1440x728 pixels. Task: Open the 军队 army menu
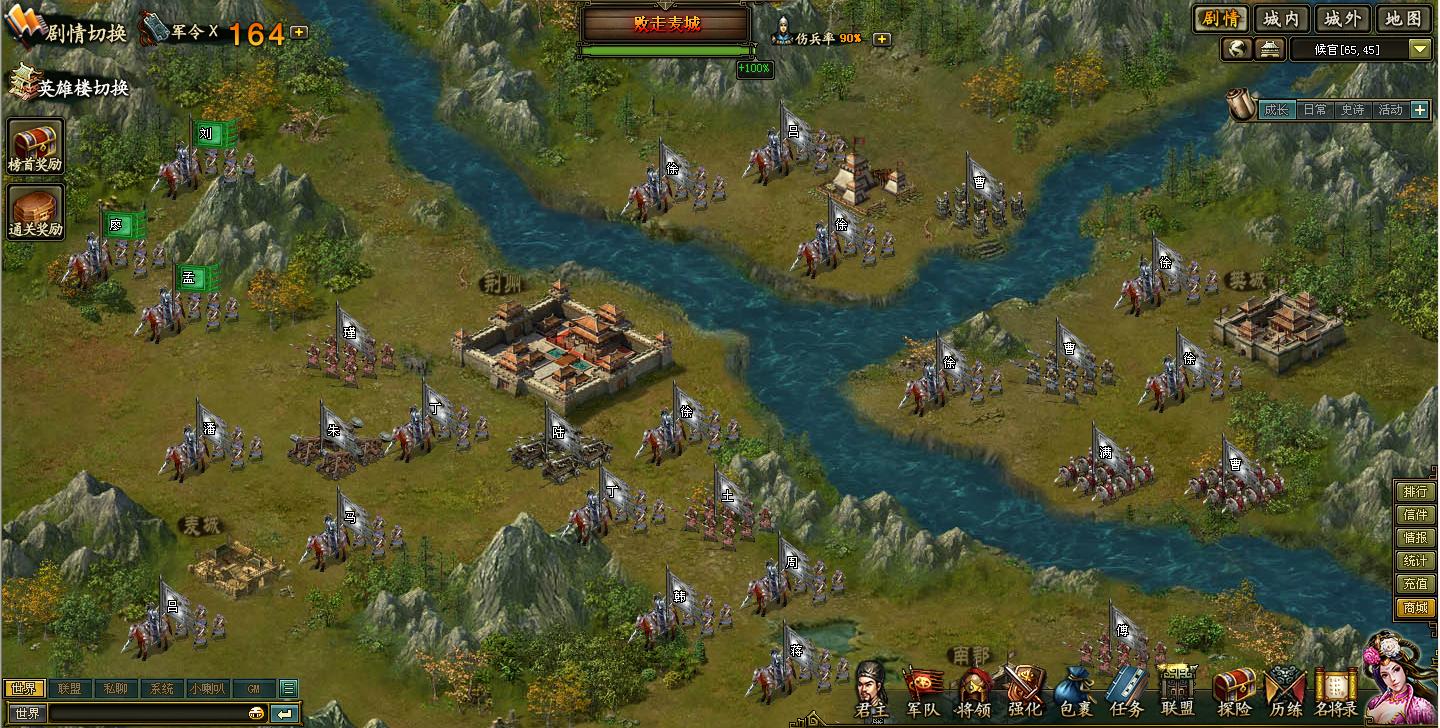(923, 692)
